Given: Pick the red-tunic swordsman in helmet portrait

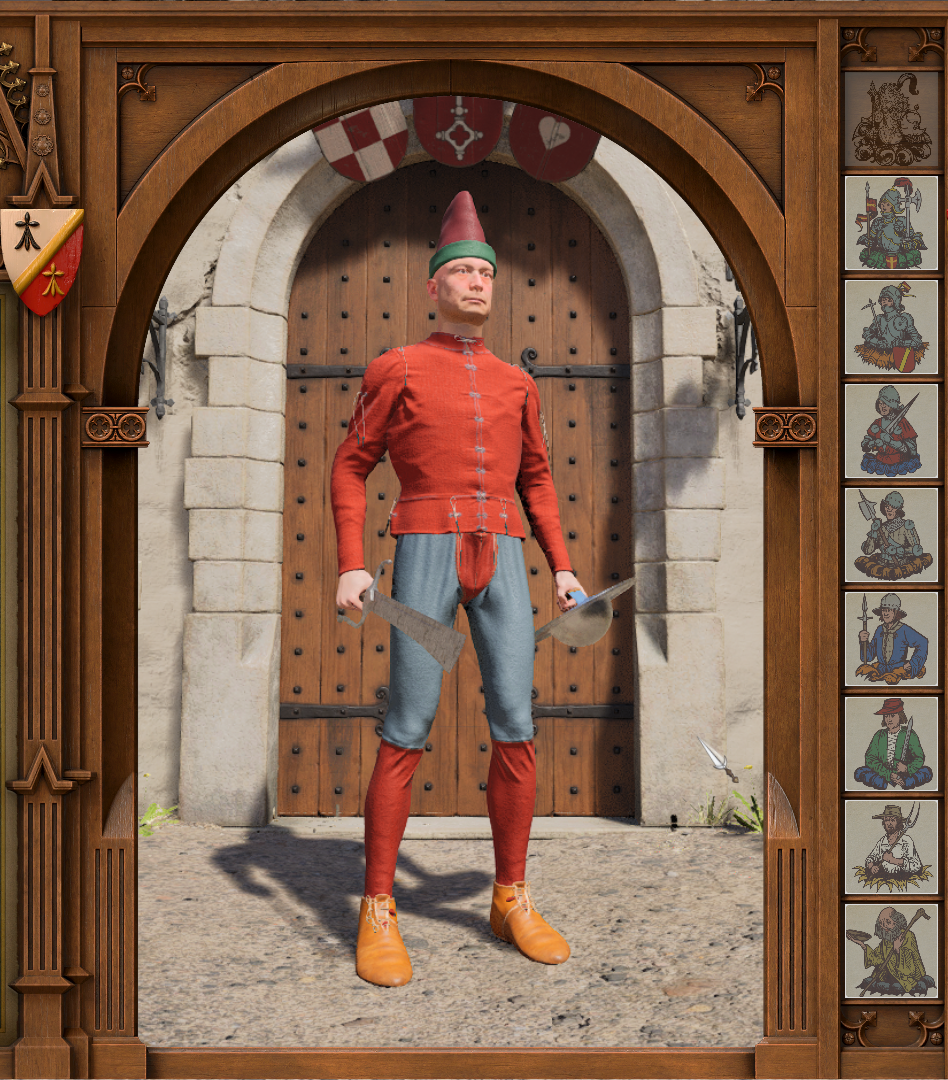Looking at the screenshot, I should 892,431.
